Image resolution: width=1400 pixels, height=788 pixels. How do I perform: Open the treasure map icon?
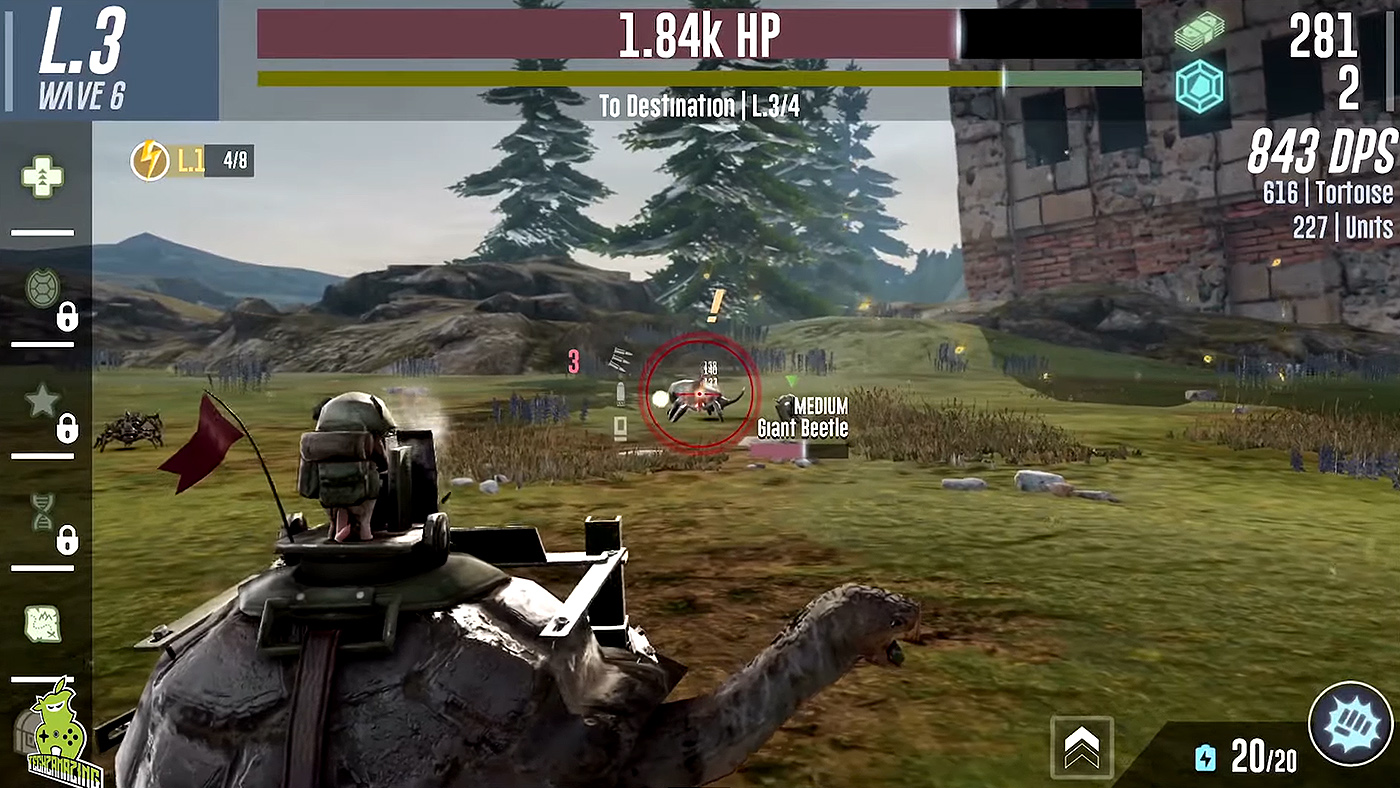point(42,625)
